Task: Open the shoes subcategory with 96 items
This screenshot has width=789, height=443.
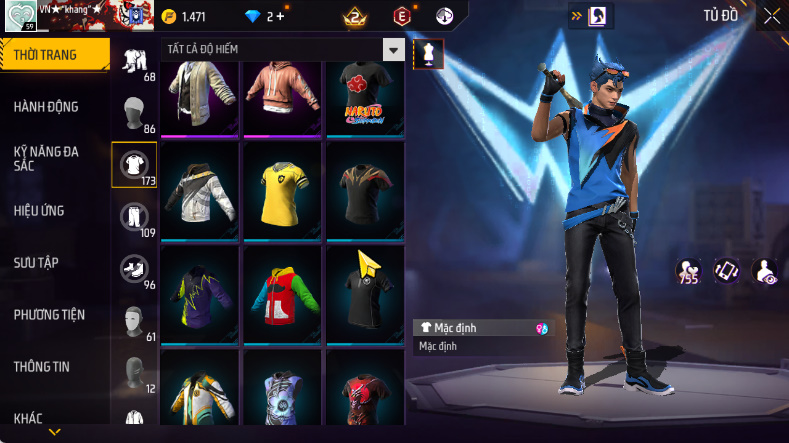Action: [x=134, y=268]
